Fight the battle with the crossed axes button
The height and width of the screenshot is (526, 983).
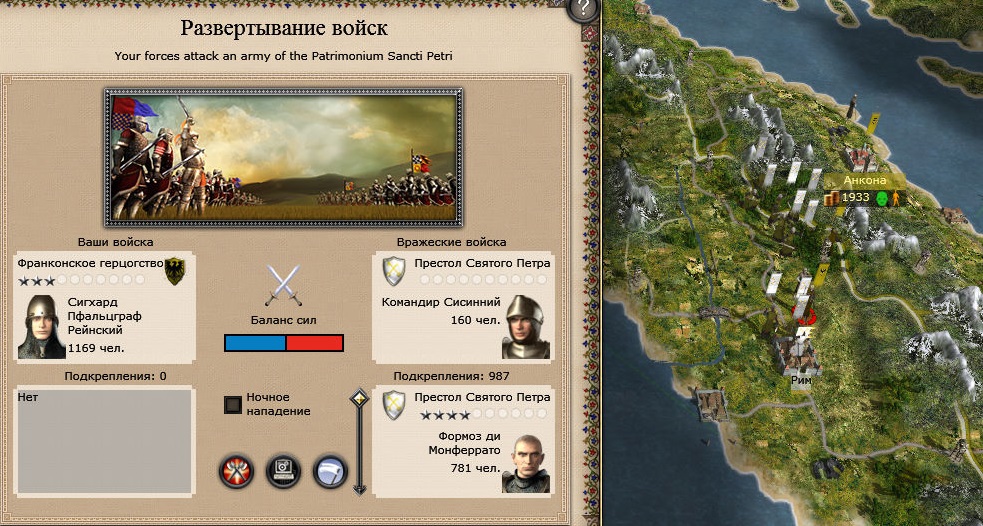tap(236, 470)
